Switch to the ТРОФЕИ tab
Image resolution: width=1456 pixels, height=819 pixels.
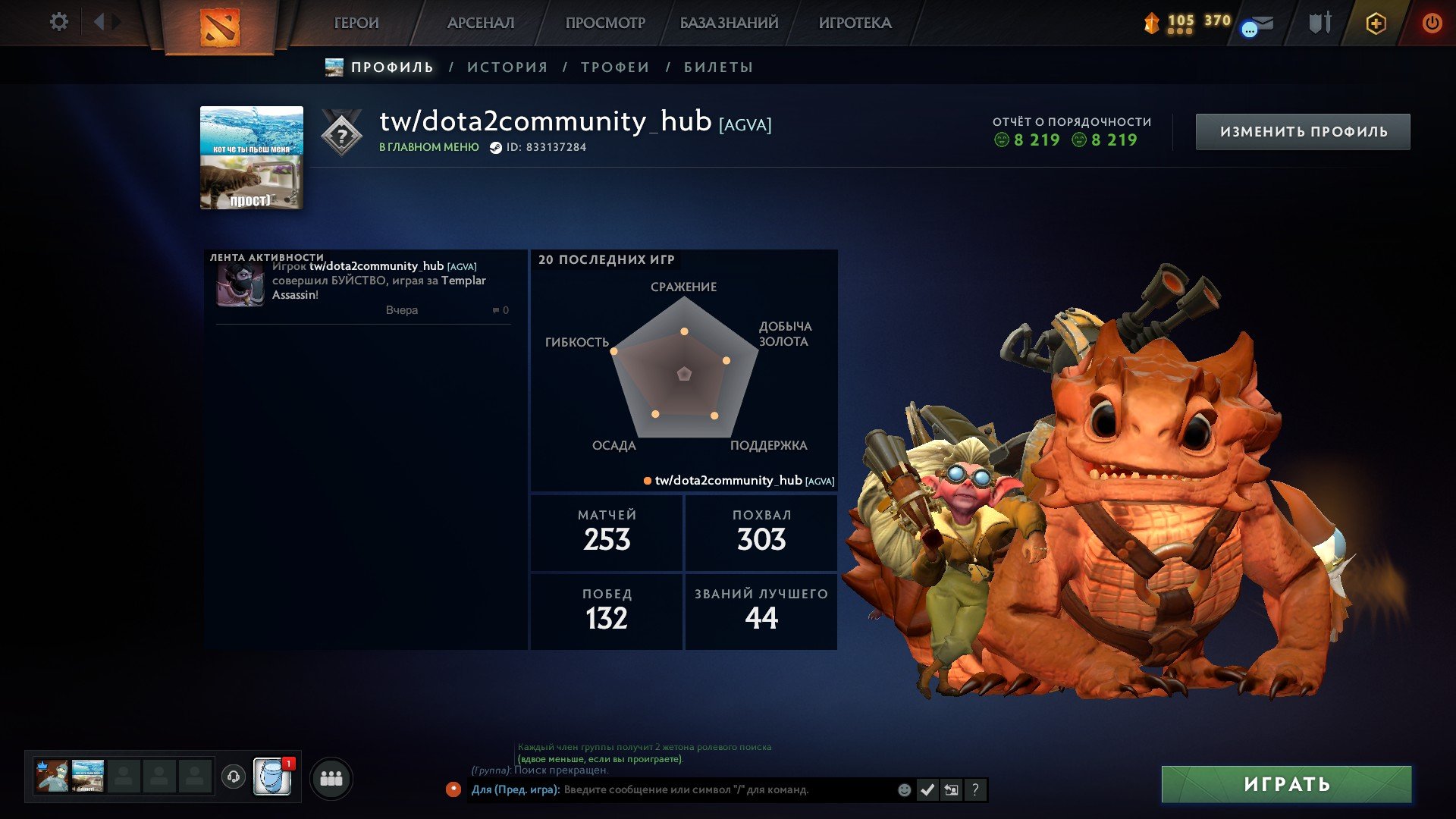pos(614,67)
